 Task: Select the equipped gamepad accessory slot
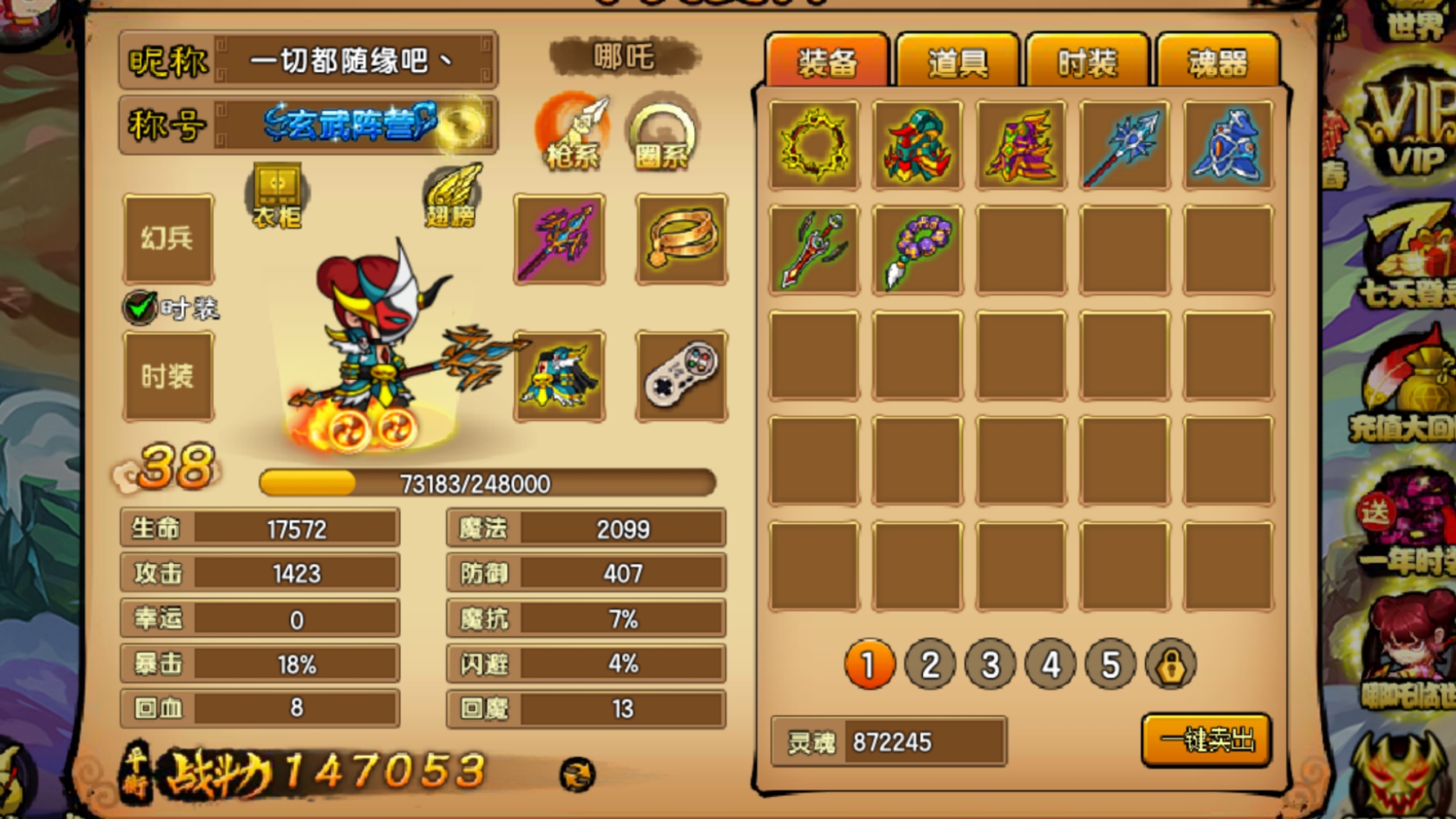[682, 375]
